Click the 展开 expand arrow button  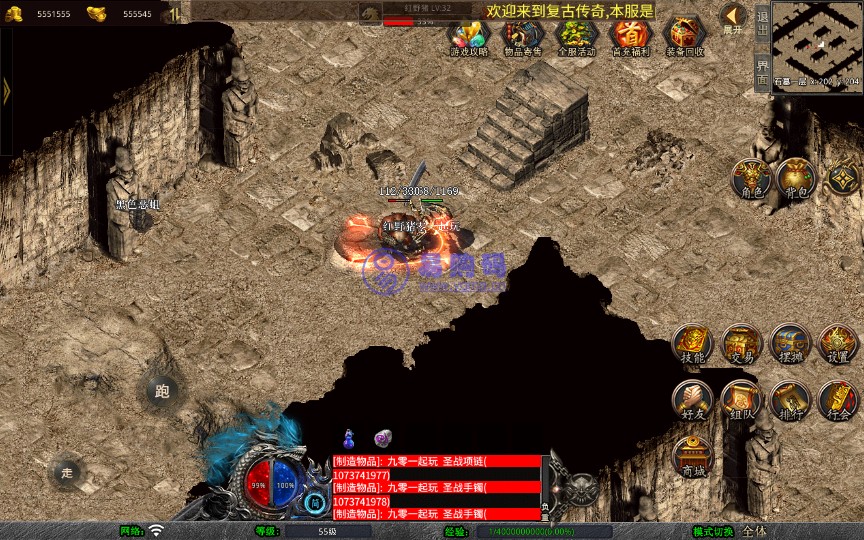point(732,18)
